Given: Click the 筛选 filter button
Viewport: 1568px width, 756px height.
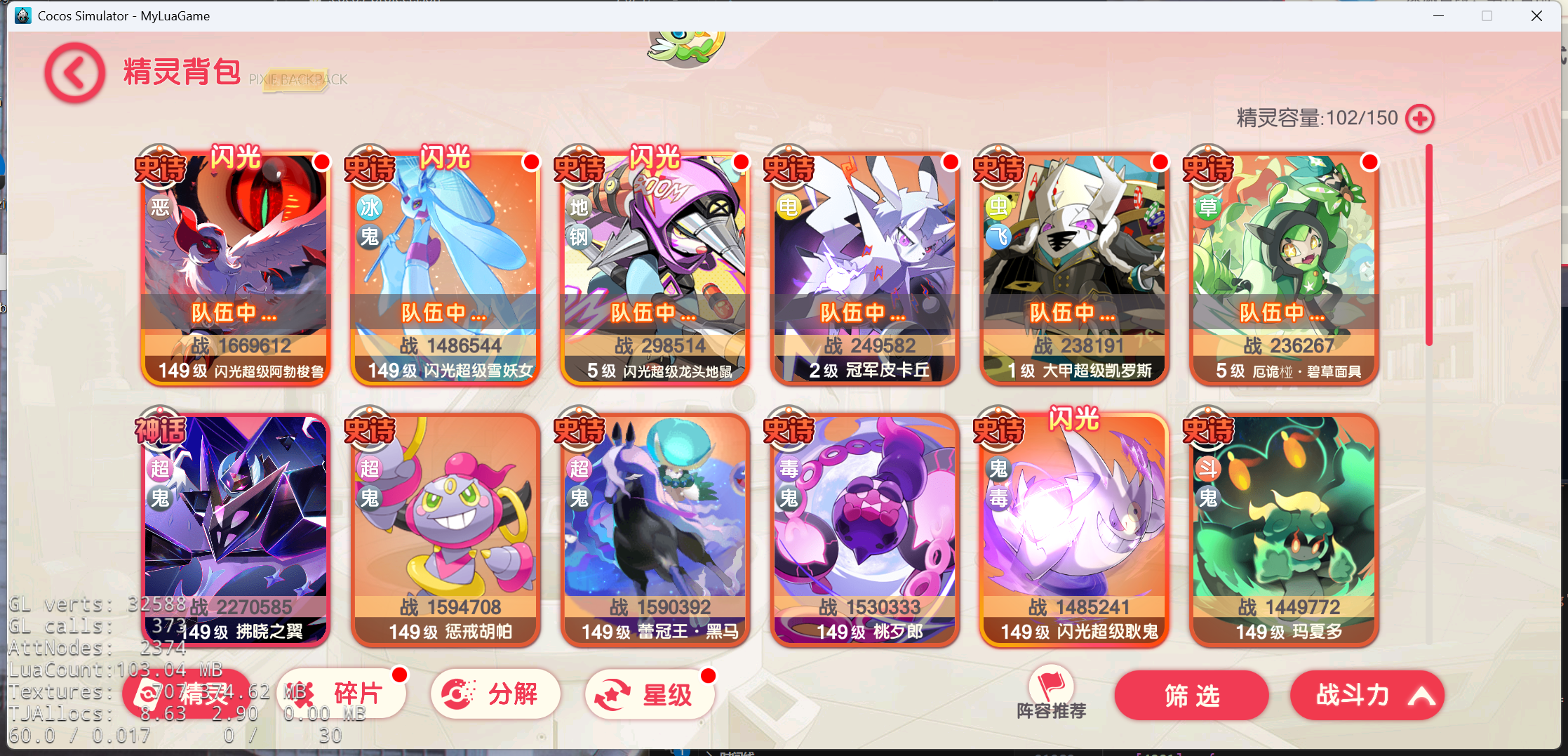Looking at the screenshot, I should pyautogui.click(x=1191, y=696).
